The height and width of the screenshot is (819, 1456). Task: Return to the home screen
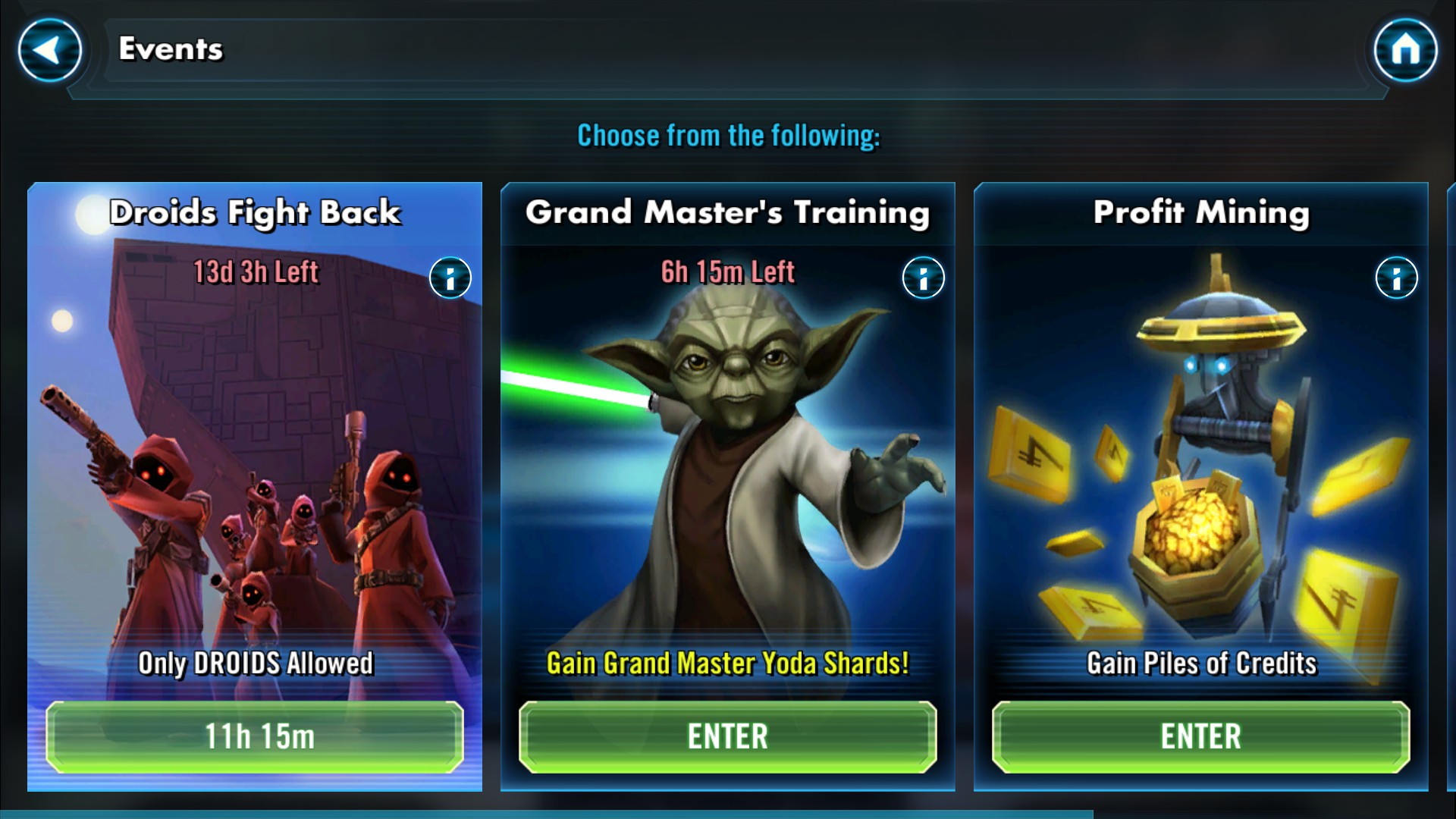[1405, 51]
